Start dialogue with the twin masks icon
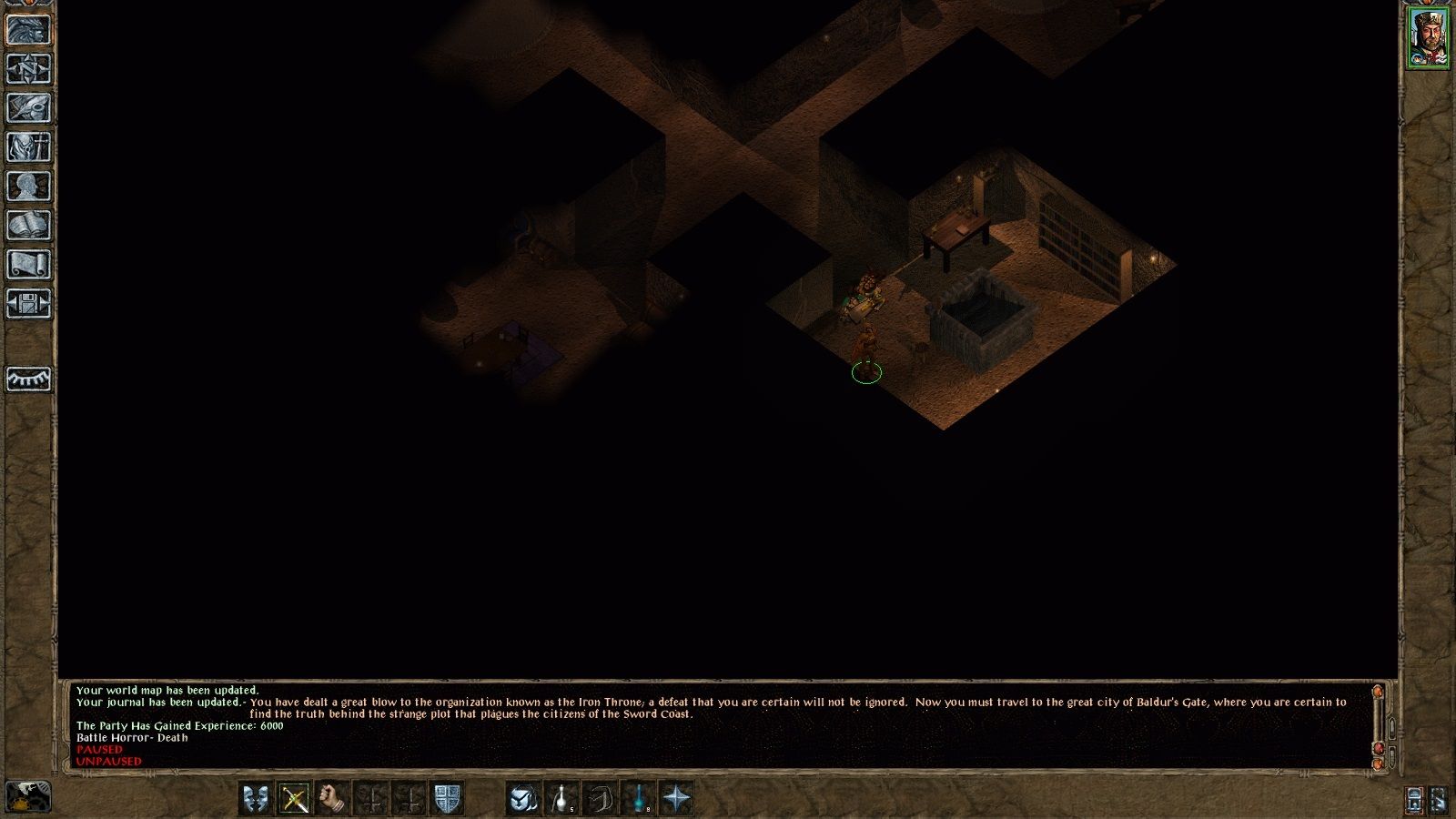The height and width of the screenshot is (819, 1456). pos(256,799)
